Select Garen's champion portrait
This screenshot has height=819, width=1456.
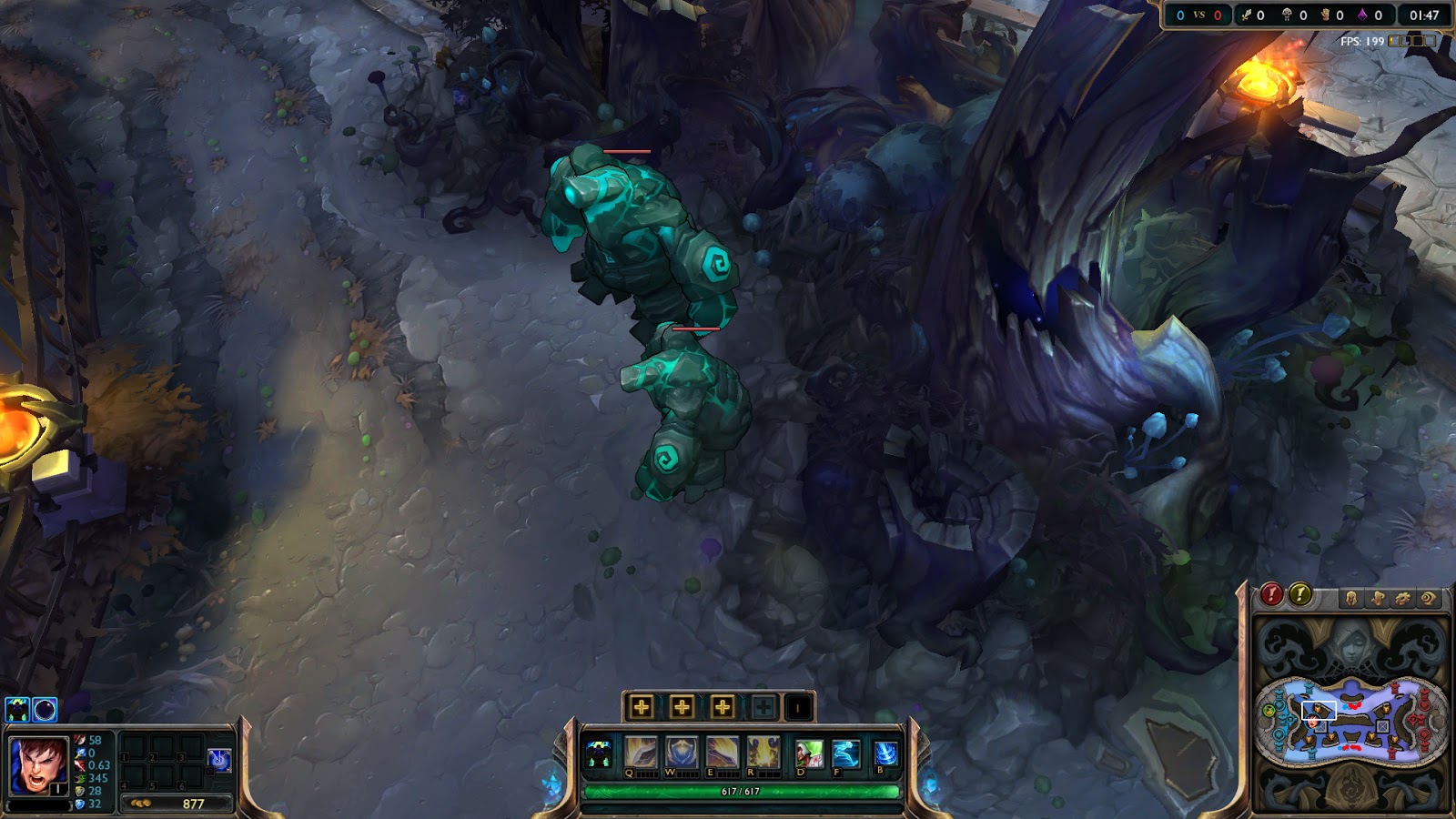click(x=38, y=763)
